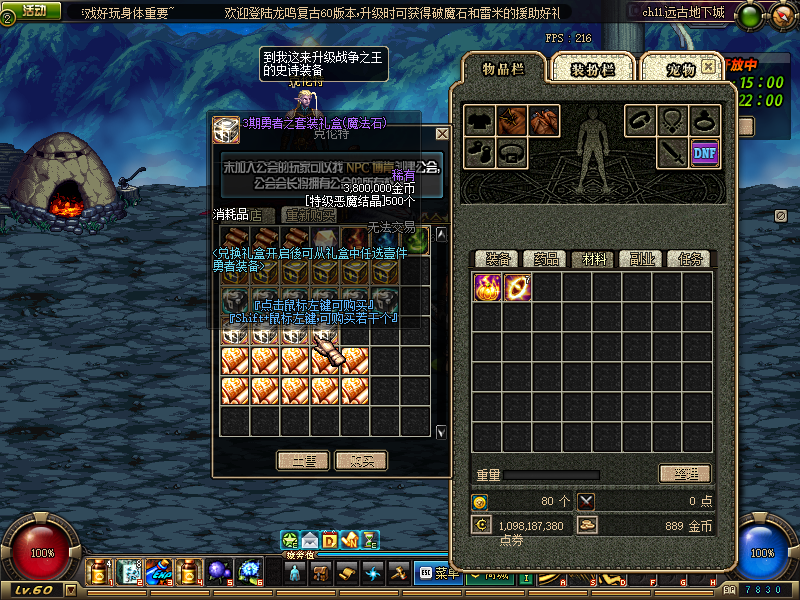Screen dimensions: 800x600
Task: Select the pumpkin item in inventory
Action: (x=487, y=287)
